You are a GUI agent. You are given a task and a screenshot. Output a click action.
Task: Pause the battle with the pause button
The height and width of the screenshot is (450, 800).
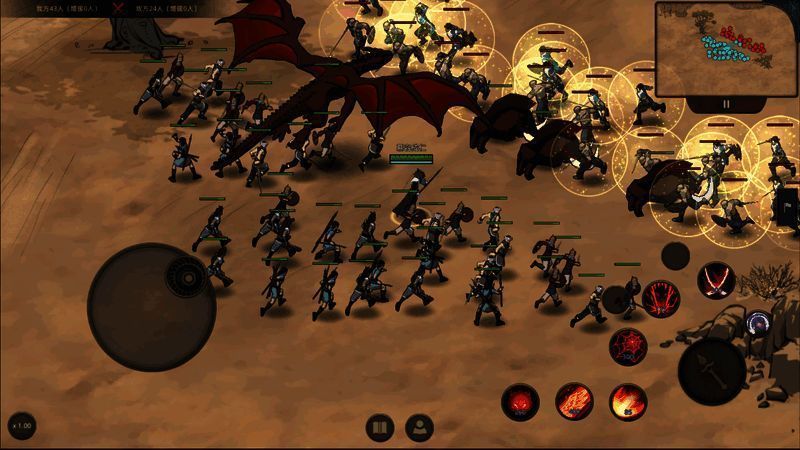[x=727, y=103]
